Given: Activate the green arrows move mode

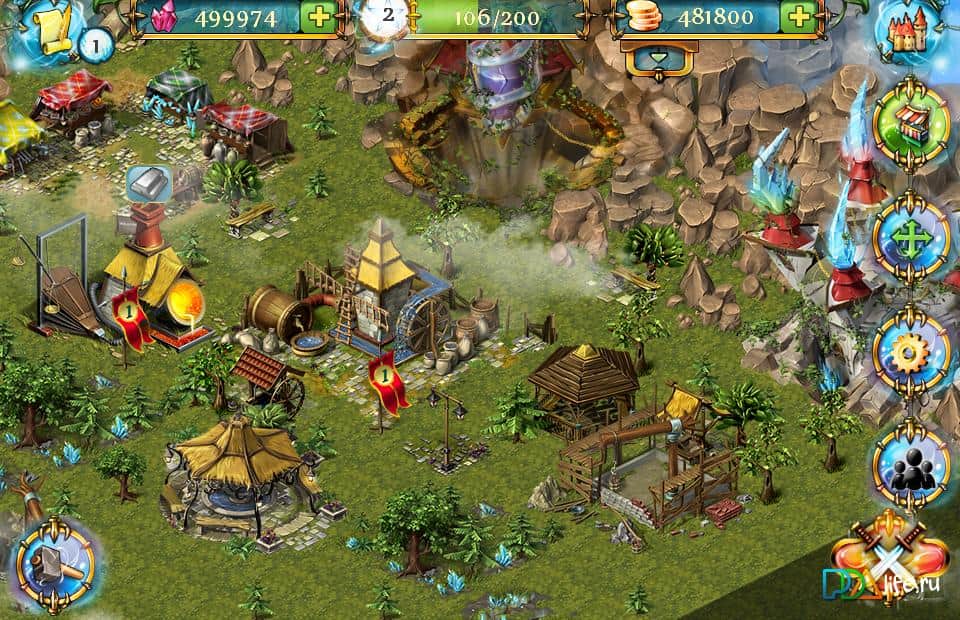Looking at the screenshot, I should point(911,239).
